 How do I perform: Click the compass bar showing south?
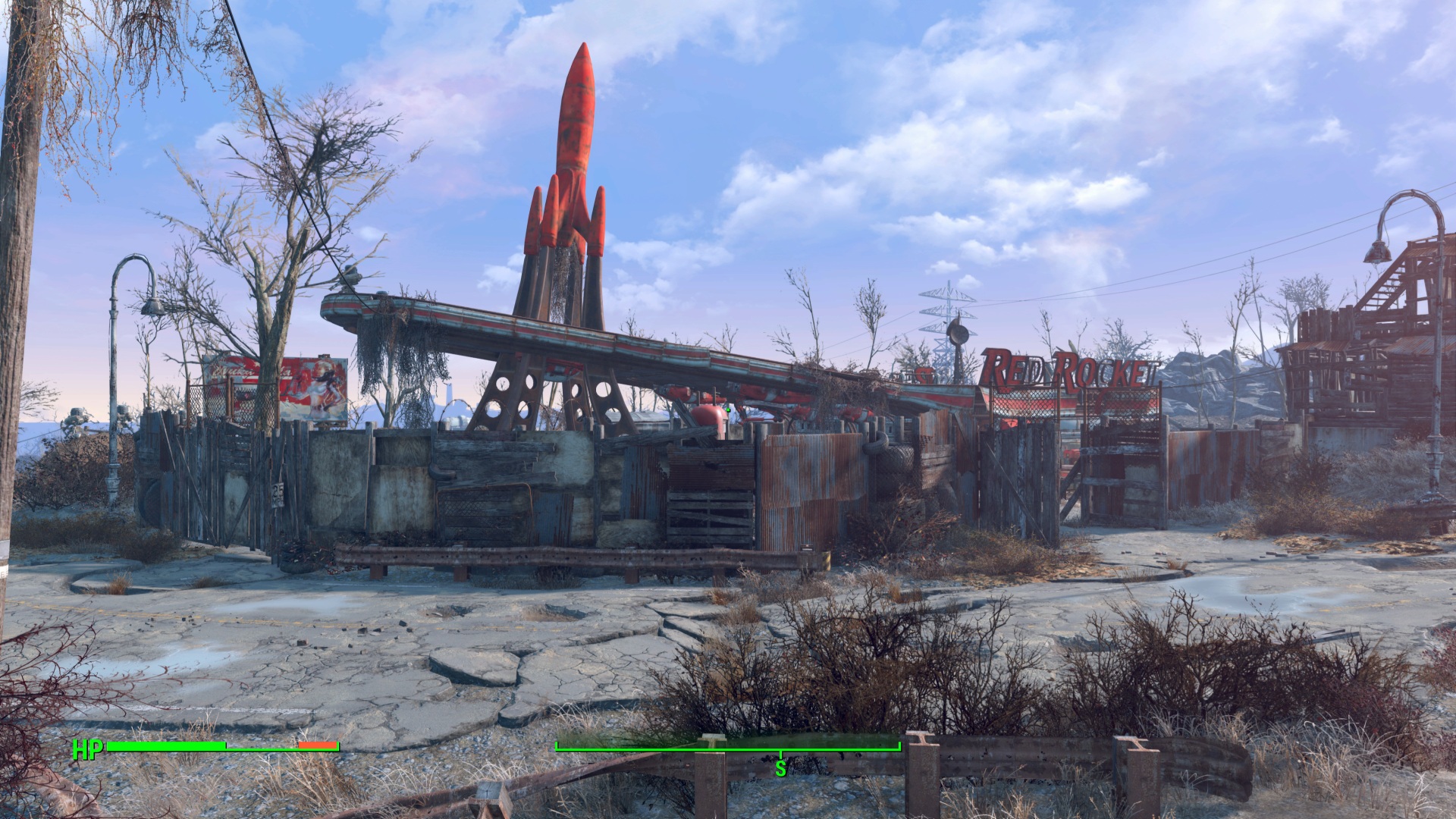728,749
